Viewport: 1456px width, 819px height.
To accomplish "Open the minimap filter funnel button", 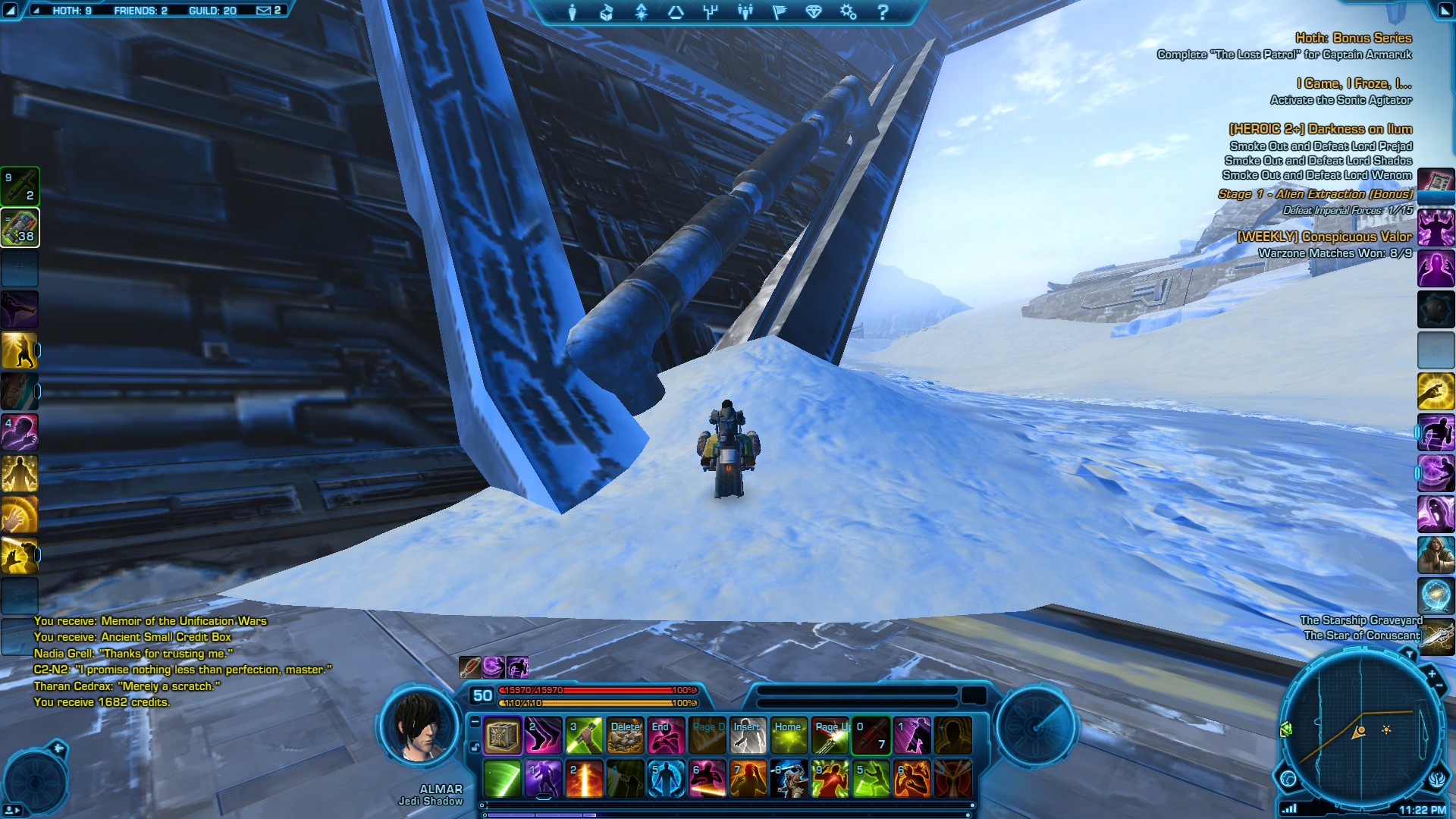I will tap(1408, 654).
